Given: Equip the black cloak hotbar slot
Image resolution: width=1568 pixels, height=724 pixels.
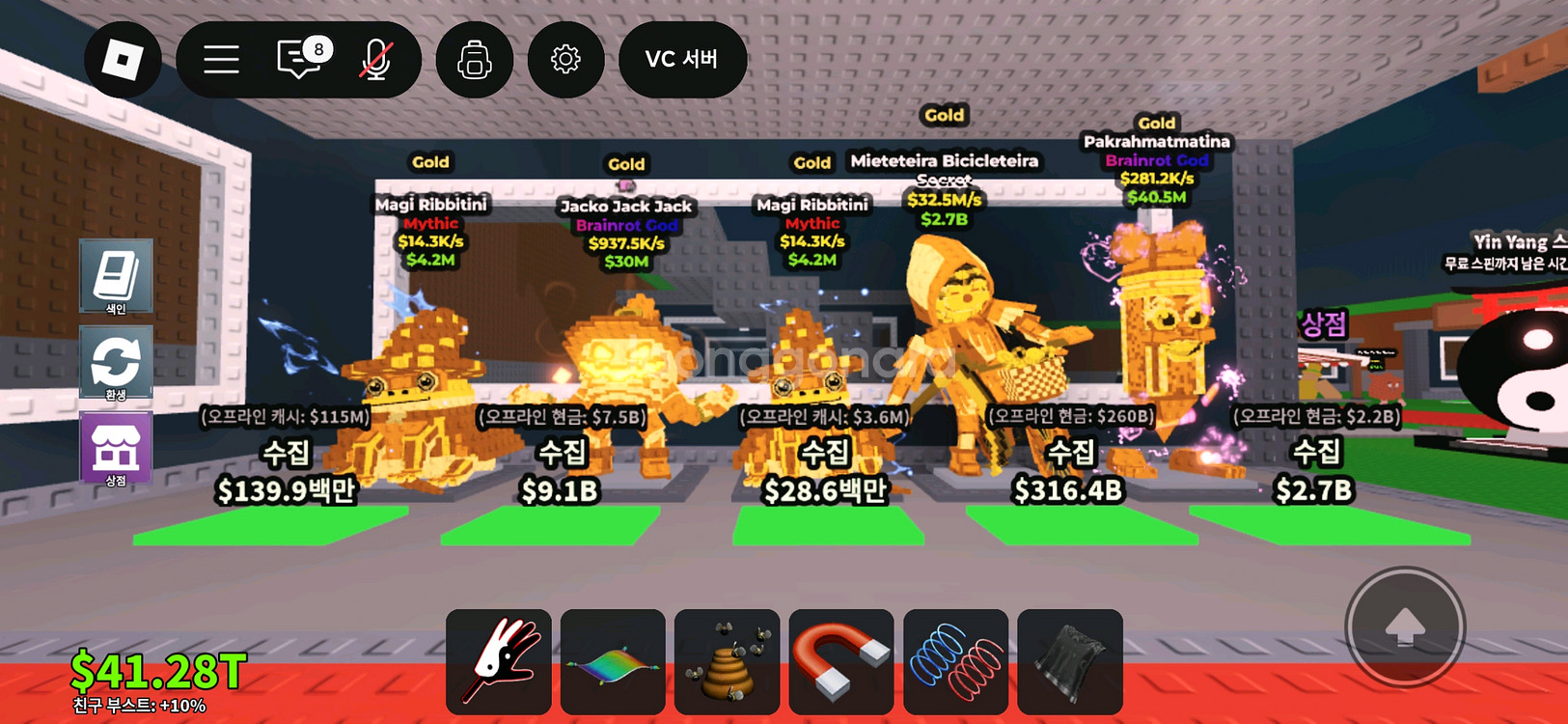Looking at the screenshot, I should coord(1069,661).
